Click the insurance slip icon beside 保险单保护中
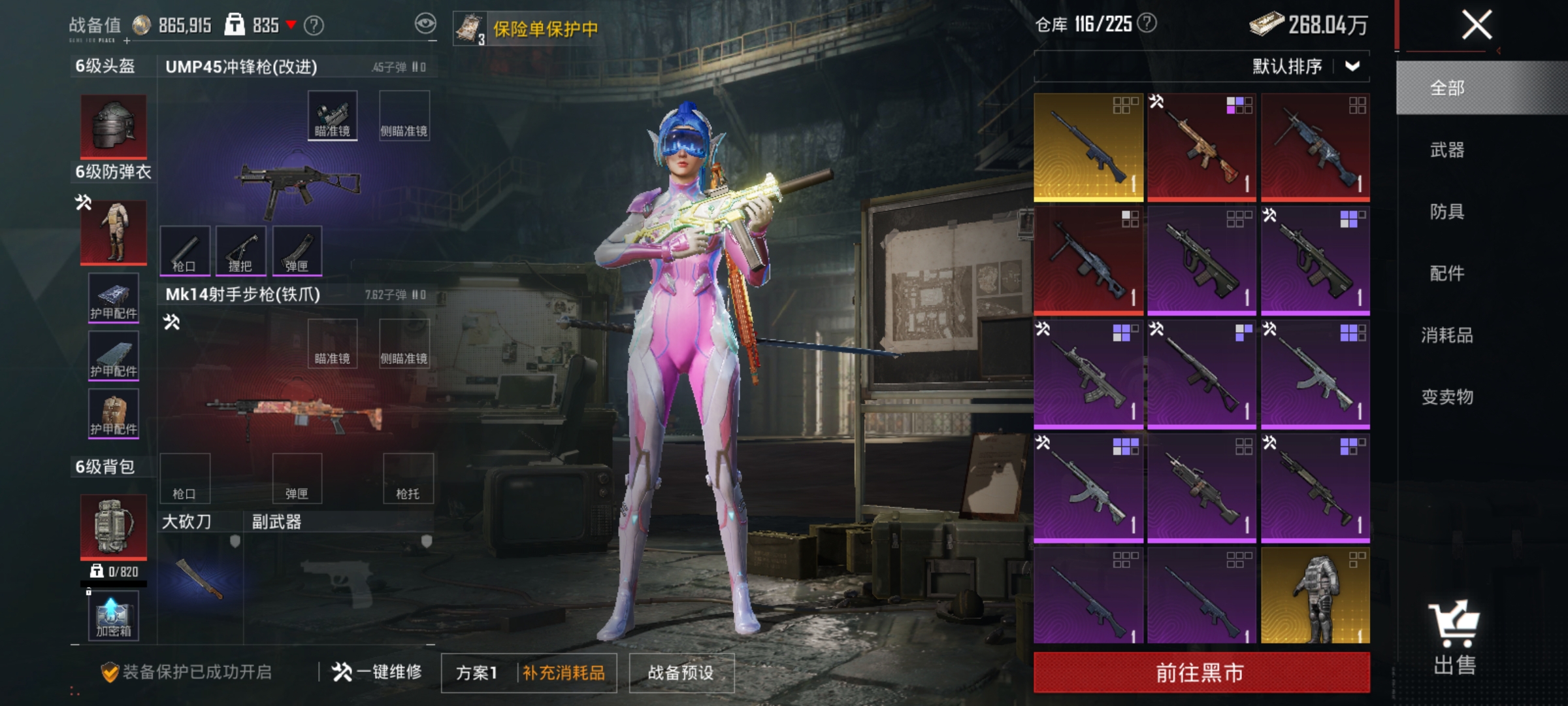Image resolution: width=1568 pixels, height=706 pixels. click(x=472, y=27)
